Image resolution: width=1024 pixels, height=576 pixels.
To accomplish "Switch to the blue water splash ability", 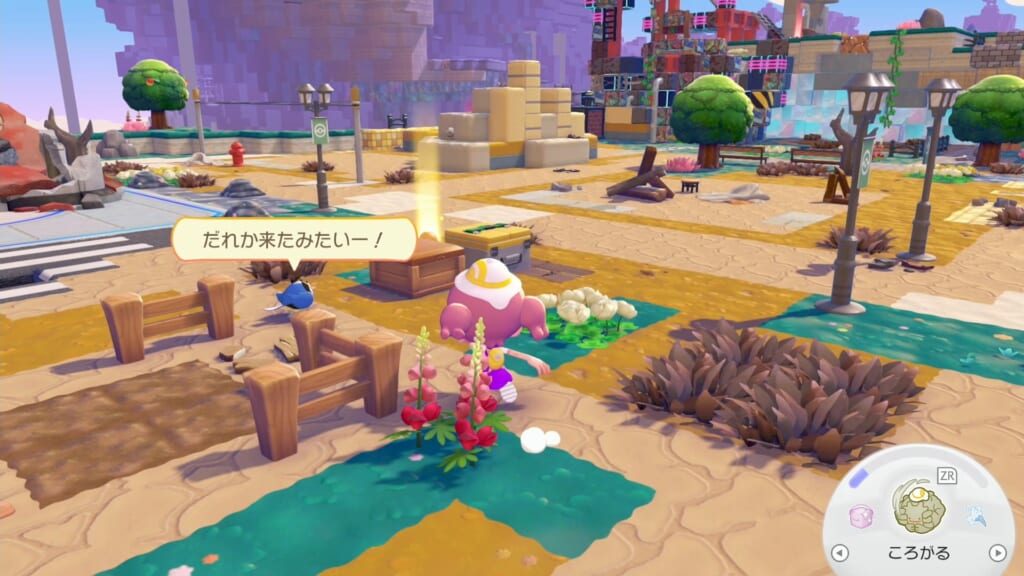I will pyautogui.click(x=975, y=515).
